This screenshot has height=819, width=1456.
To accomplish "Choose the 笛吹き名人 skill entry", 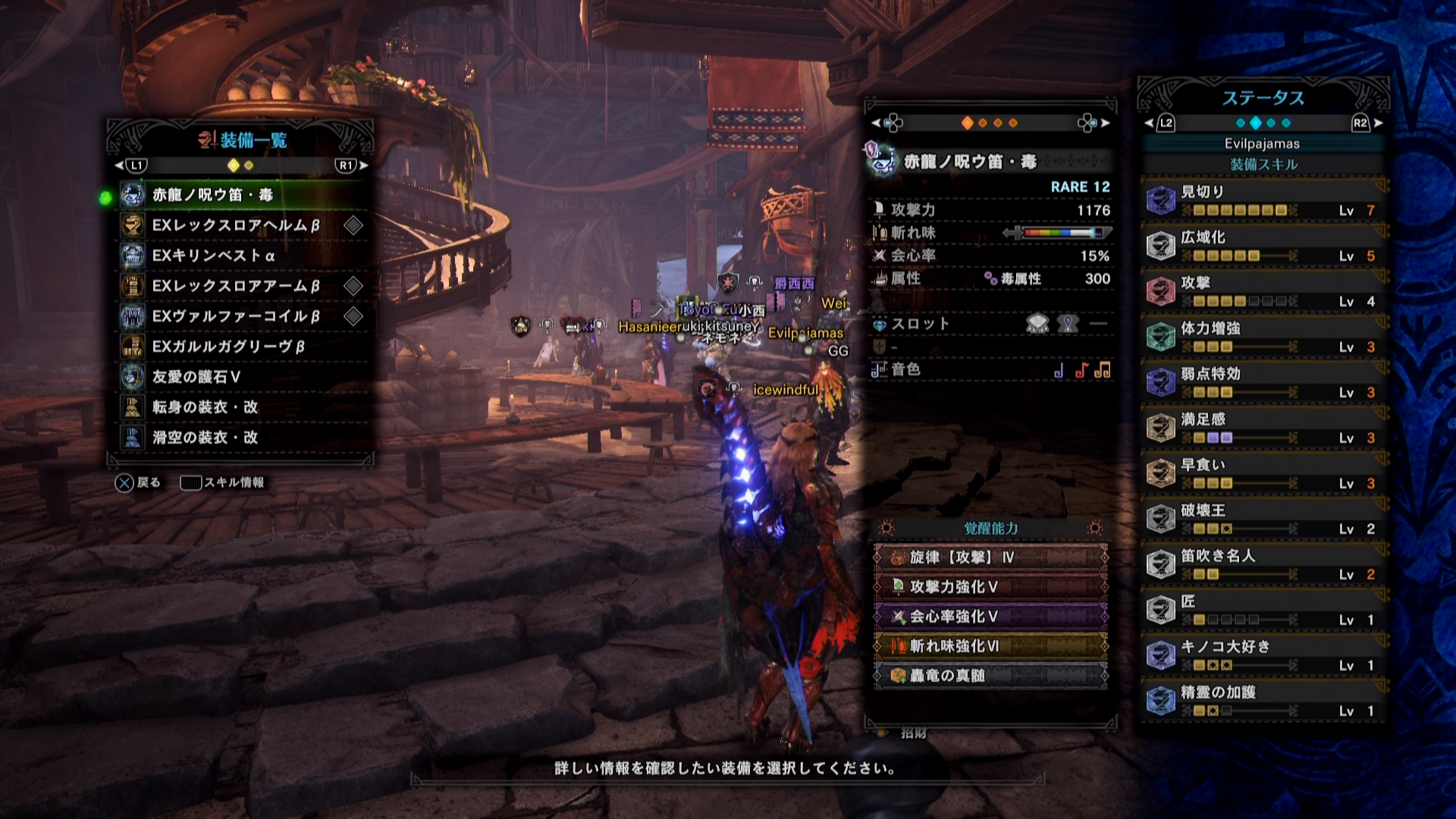I will click(1263, 564).
